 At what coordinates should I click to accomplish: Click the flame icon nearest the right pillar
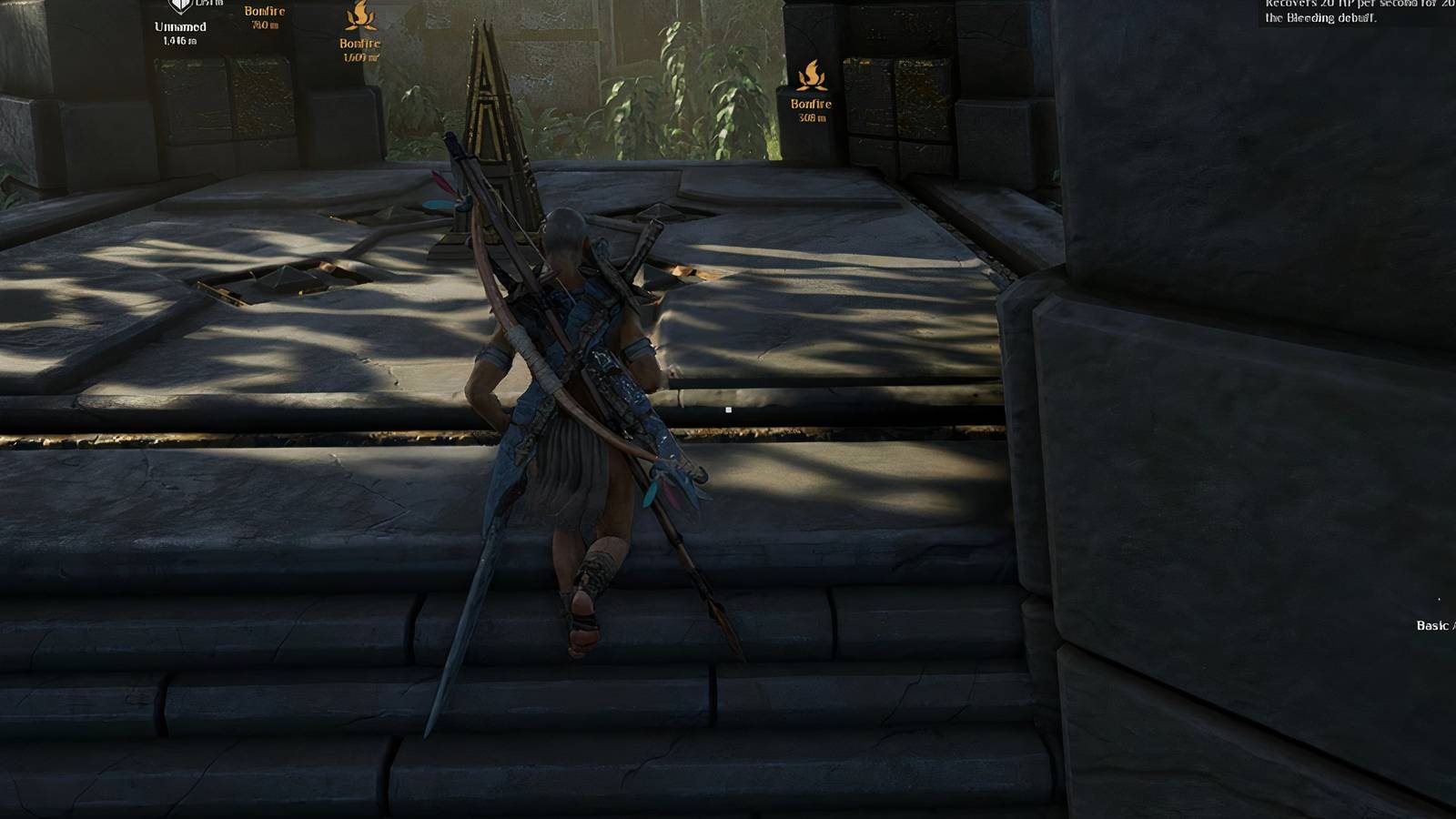tap(813, 75)
